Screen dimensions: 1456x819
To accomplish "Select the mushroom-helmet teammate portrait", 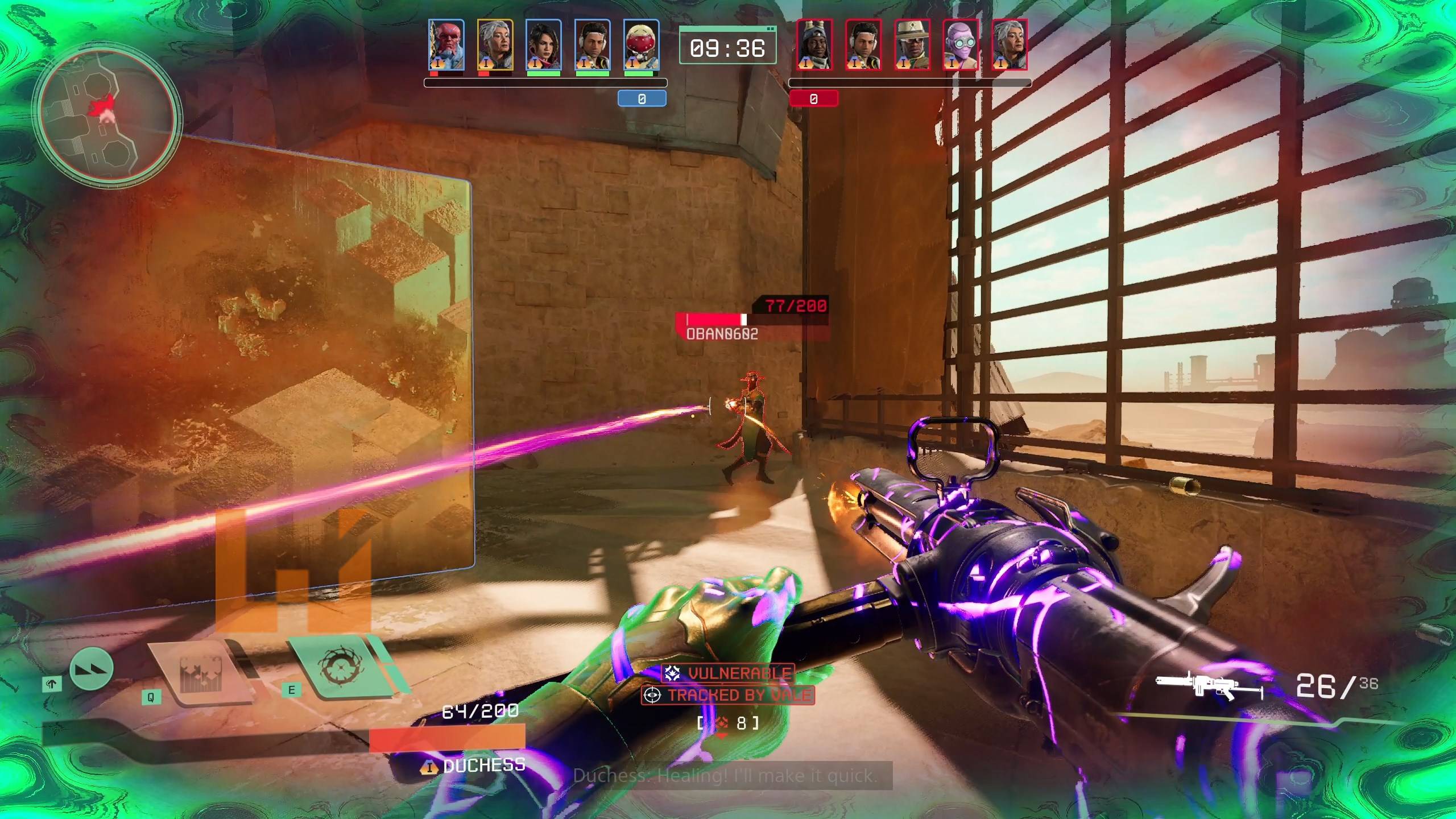I will click(641, 44).
